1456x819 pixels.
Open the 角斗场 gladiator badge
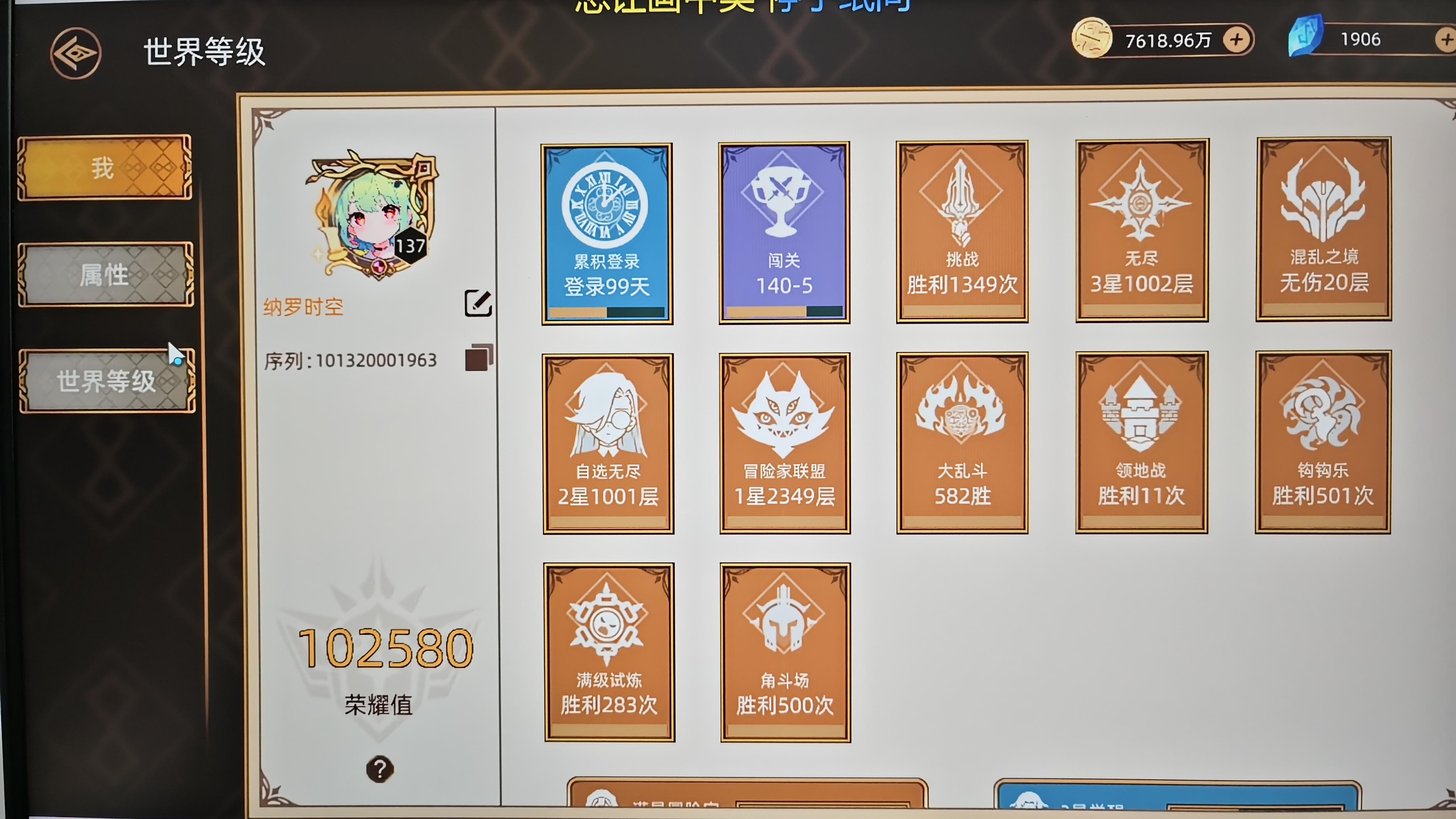tap(784, 653)
